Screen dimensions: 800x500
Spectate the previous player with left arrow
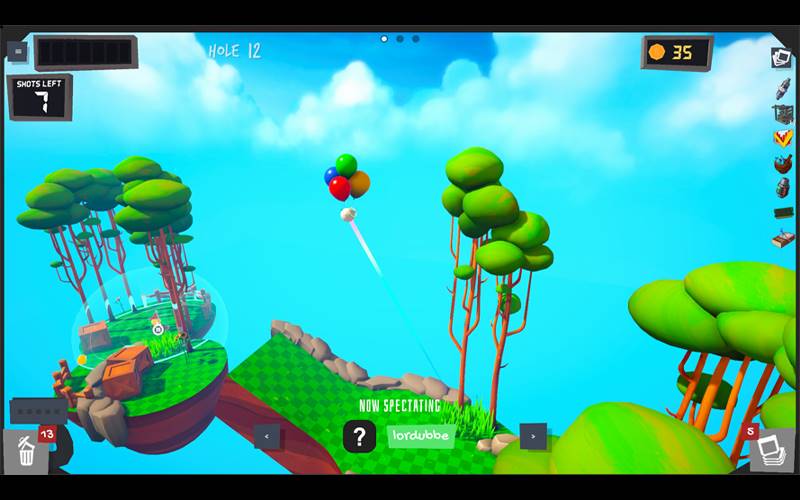(267, 436)
